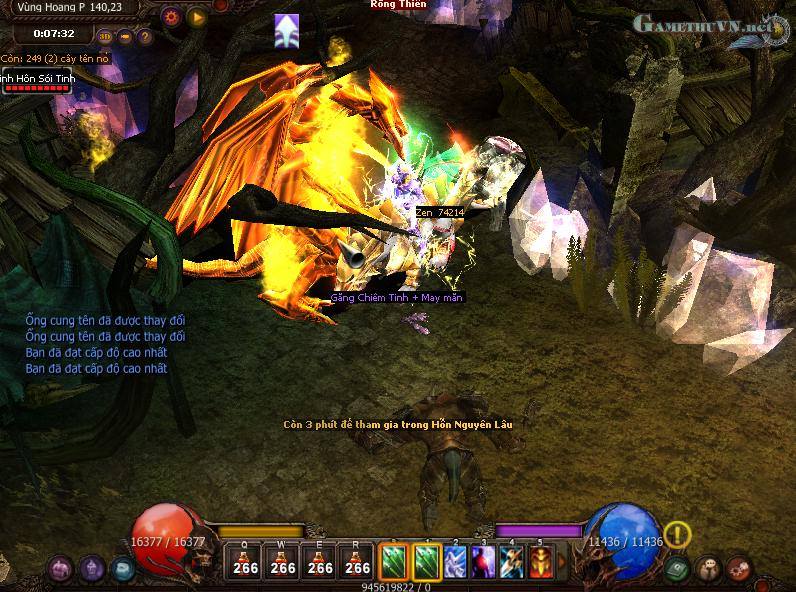The height and width of the screenshot is (592, 796).
Task: Open the skull face menu button
Action: tap(708, 568)
